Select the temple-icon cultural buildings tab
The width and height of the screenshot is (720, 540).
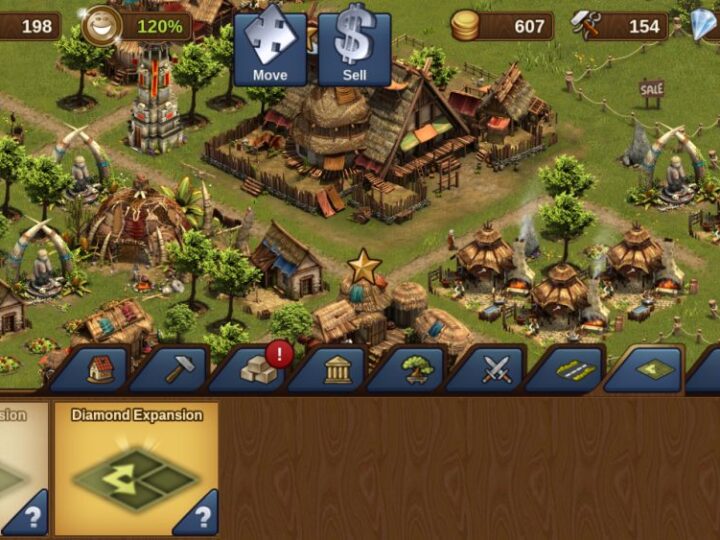(x=338, y=369)
